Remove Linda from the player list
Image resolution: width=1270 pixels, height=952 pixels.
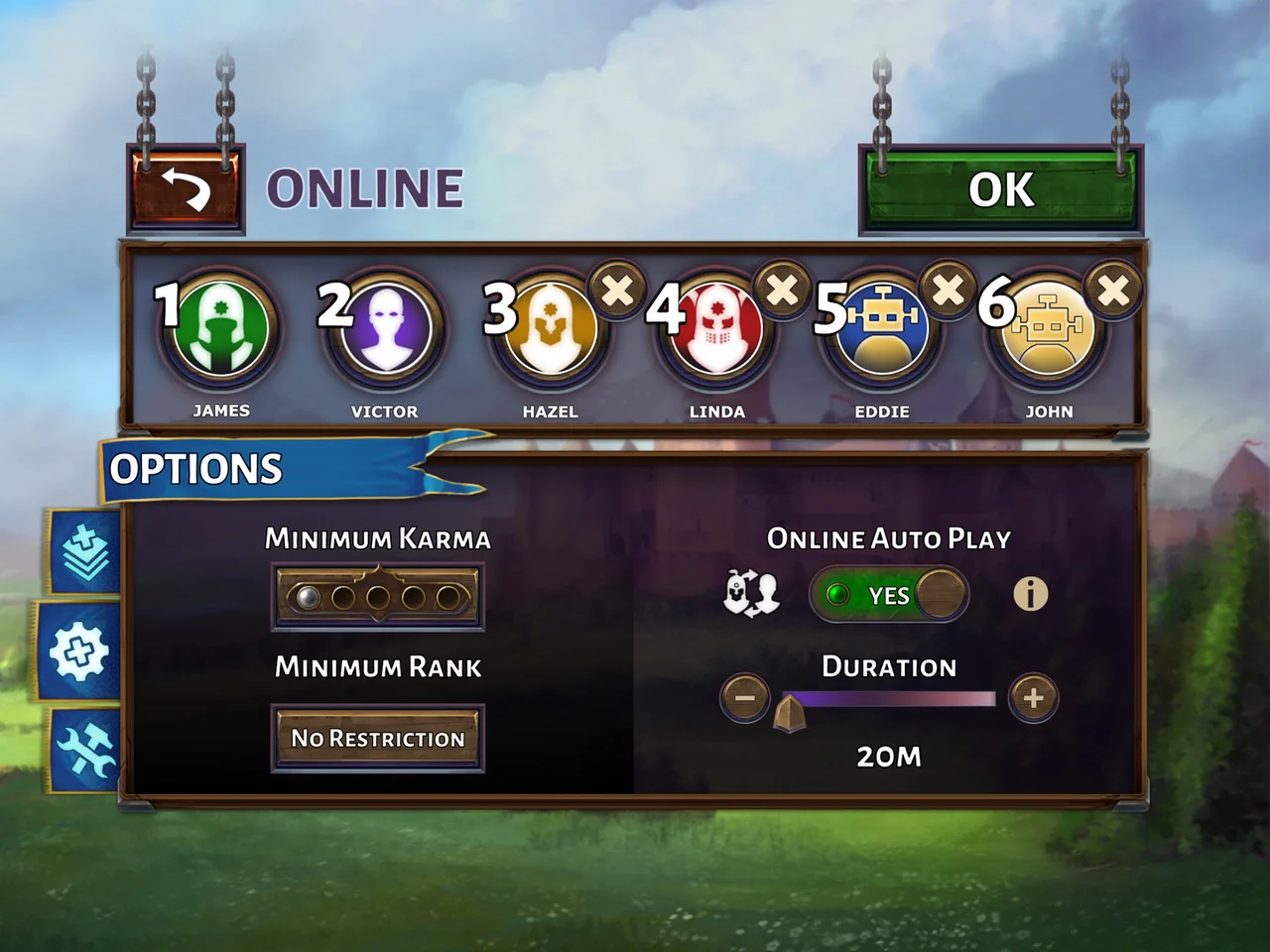coord(782,291)
